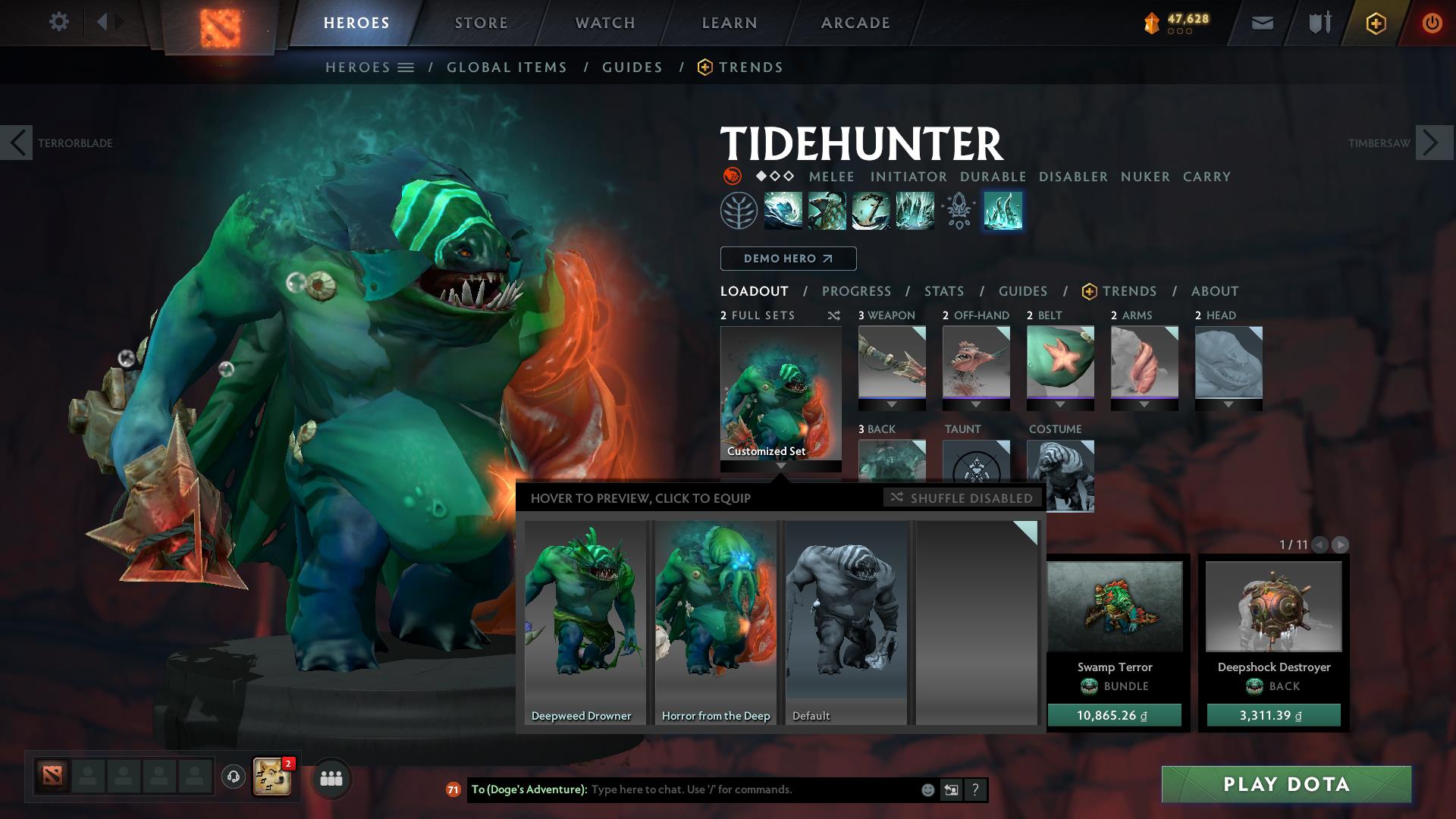Expand the BELT item slot dropdown arrow
Image resolution: width=1456 pixels, height=819 pixels.
1059,404
